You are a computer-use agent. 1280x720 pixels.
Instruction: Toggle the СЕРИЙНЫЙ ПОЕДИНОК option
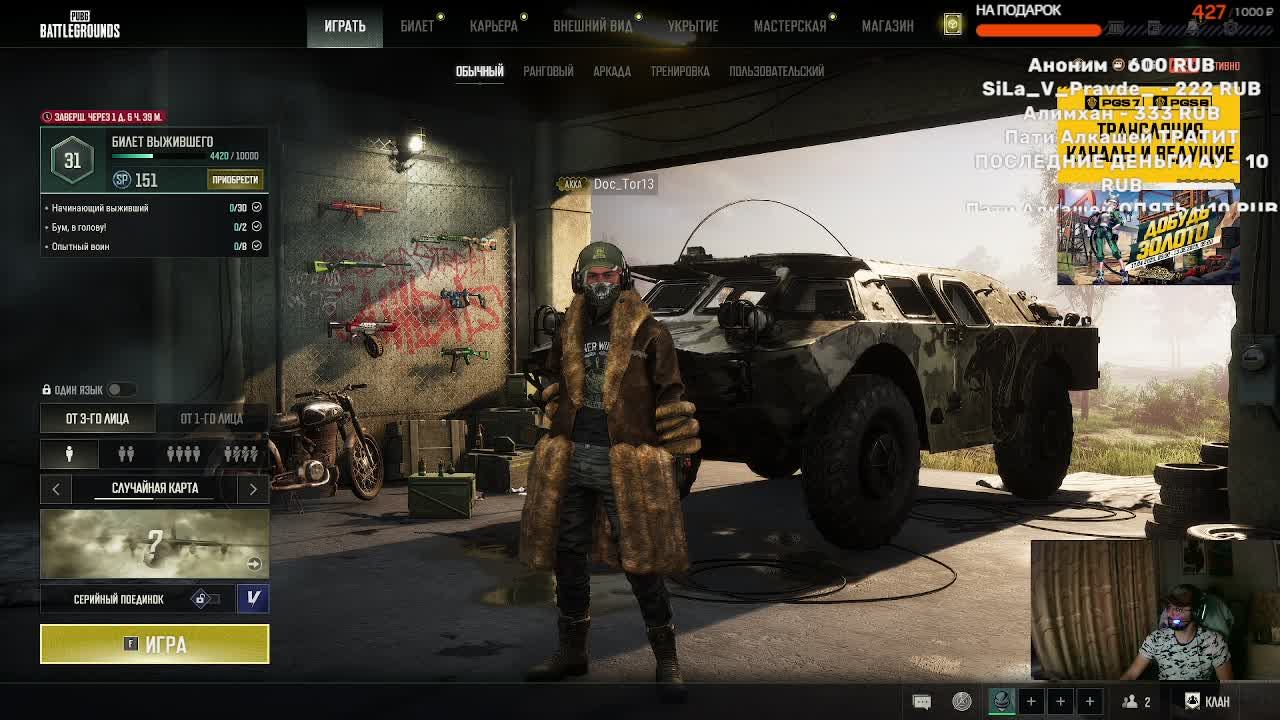coord(203,599)
